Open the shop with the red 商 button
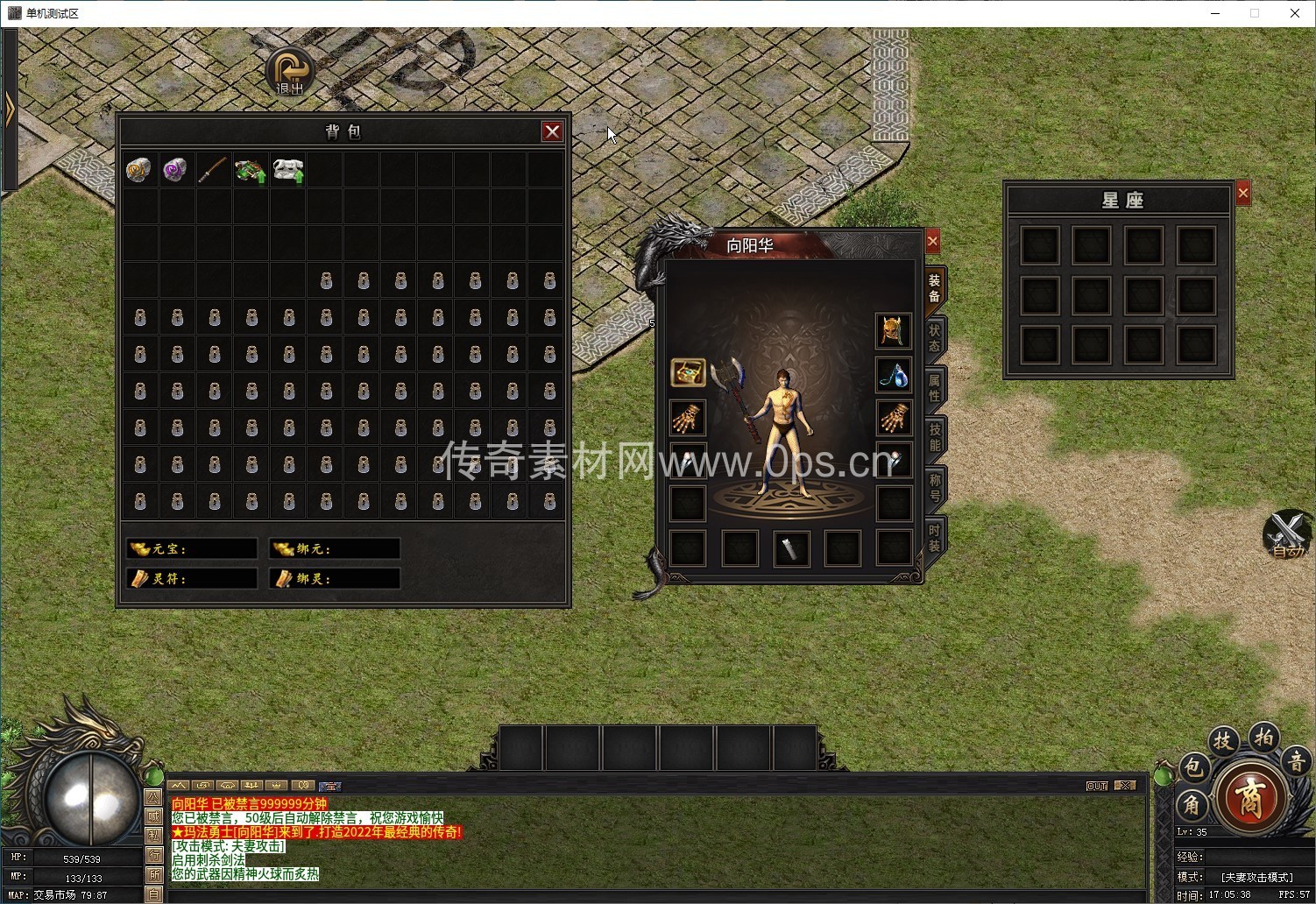The height and width of the screenshot is (904, 1316). click(x=1250, y=798)
